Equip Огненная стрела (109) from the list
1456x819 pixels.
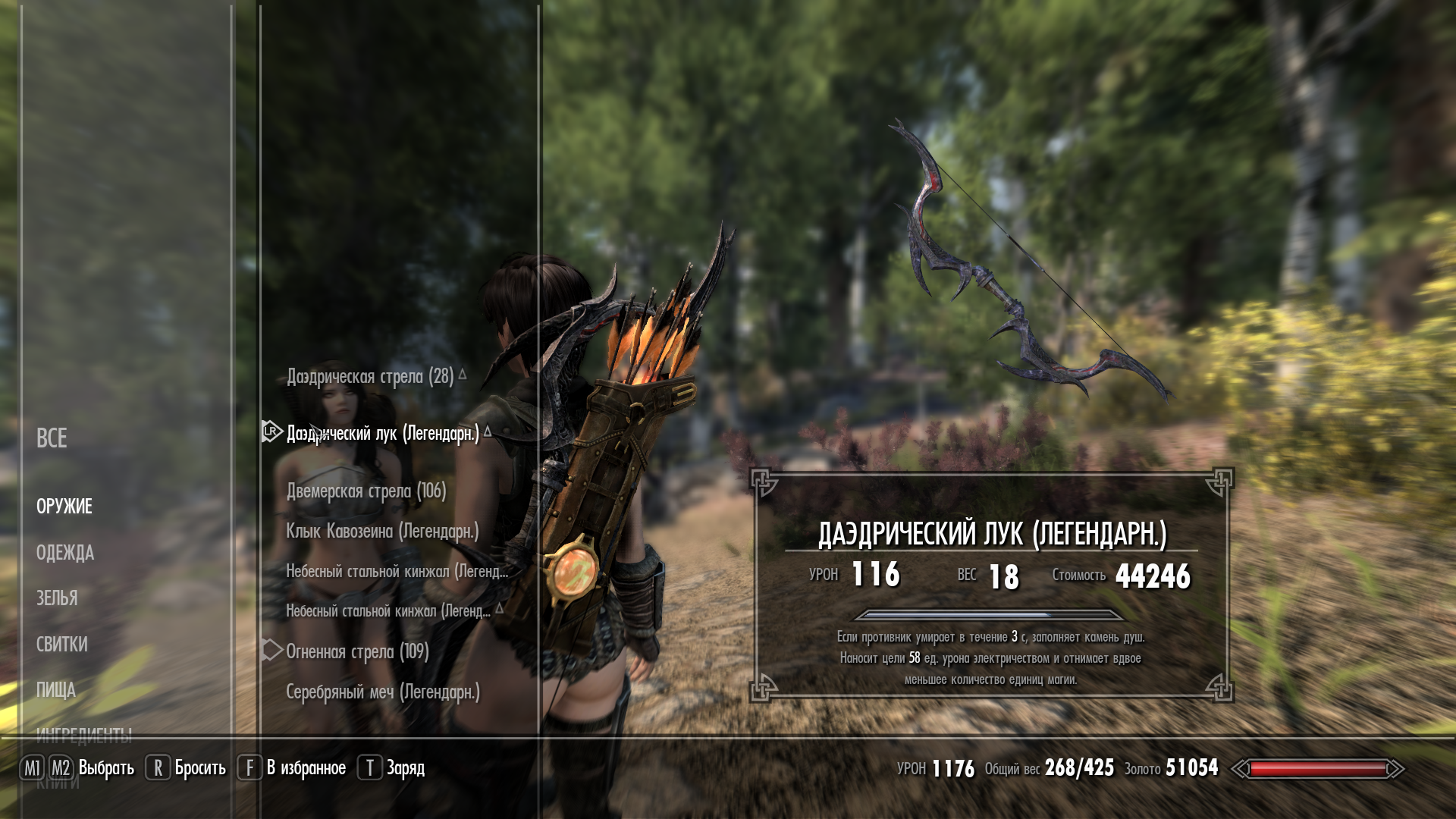pyautogui.click(x=357, y=651)
